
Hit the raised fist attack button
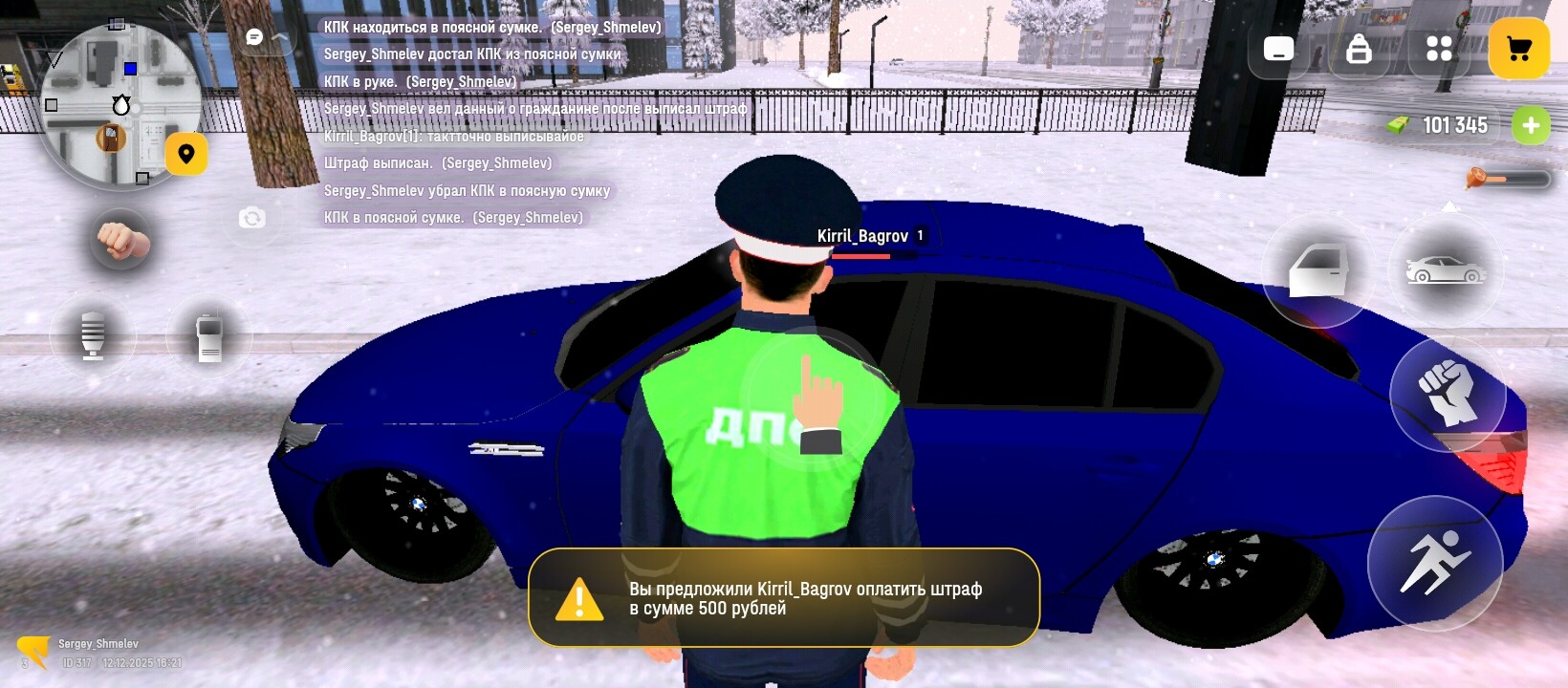point(1447,393)
